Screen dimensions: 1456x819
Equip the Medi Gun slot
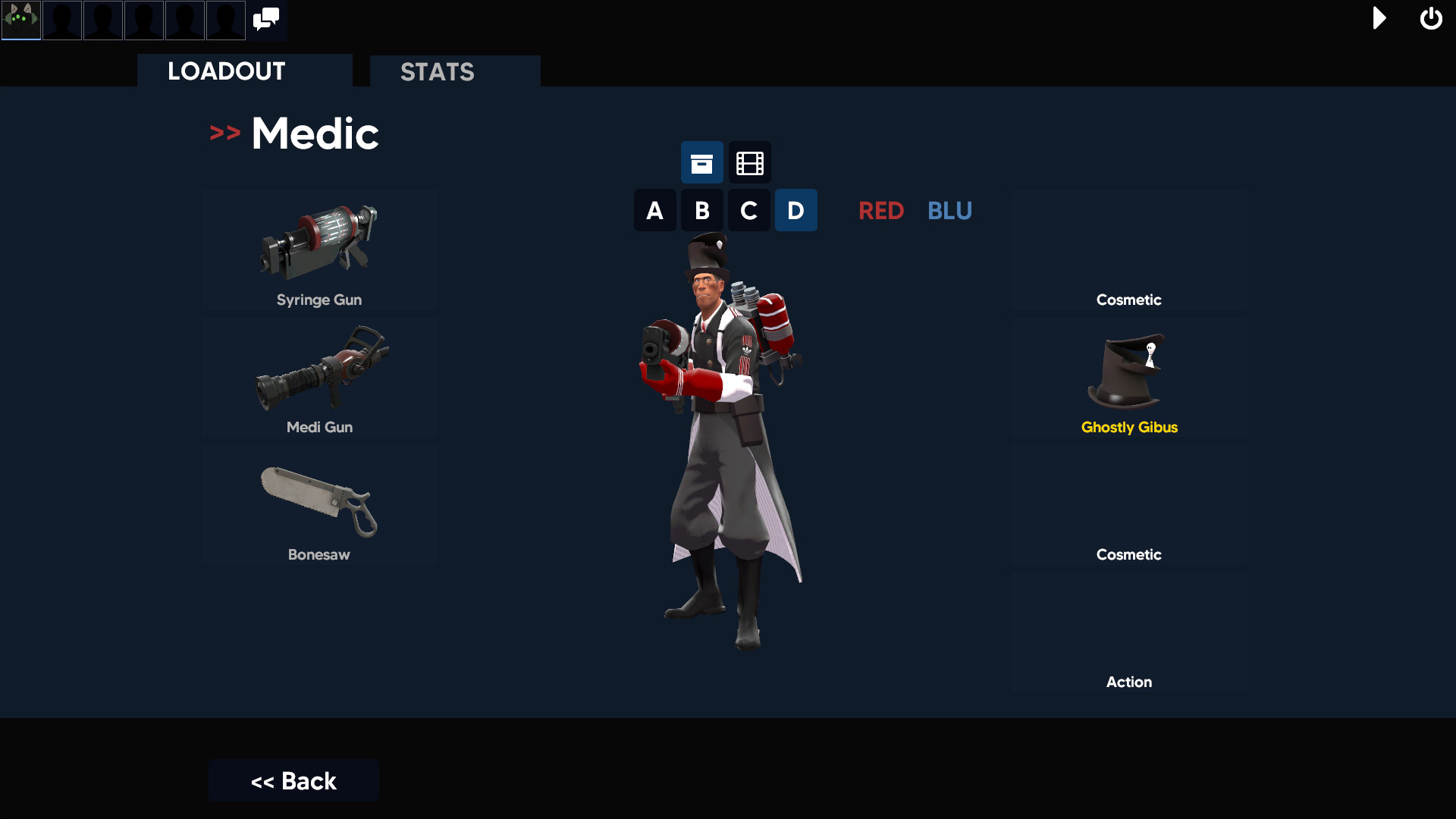point(319,375)
